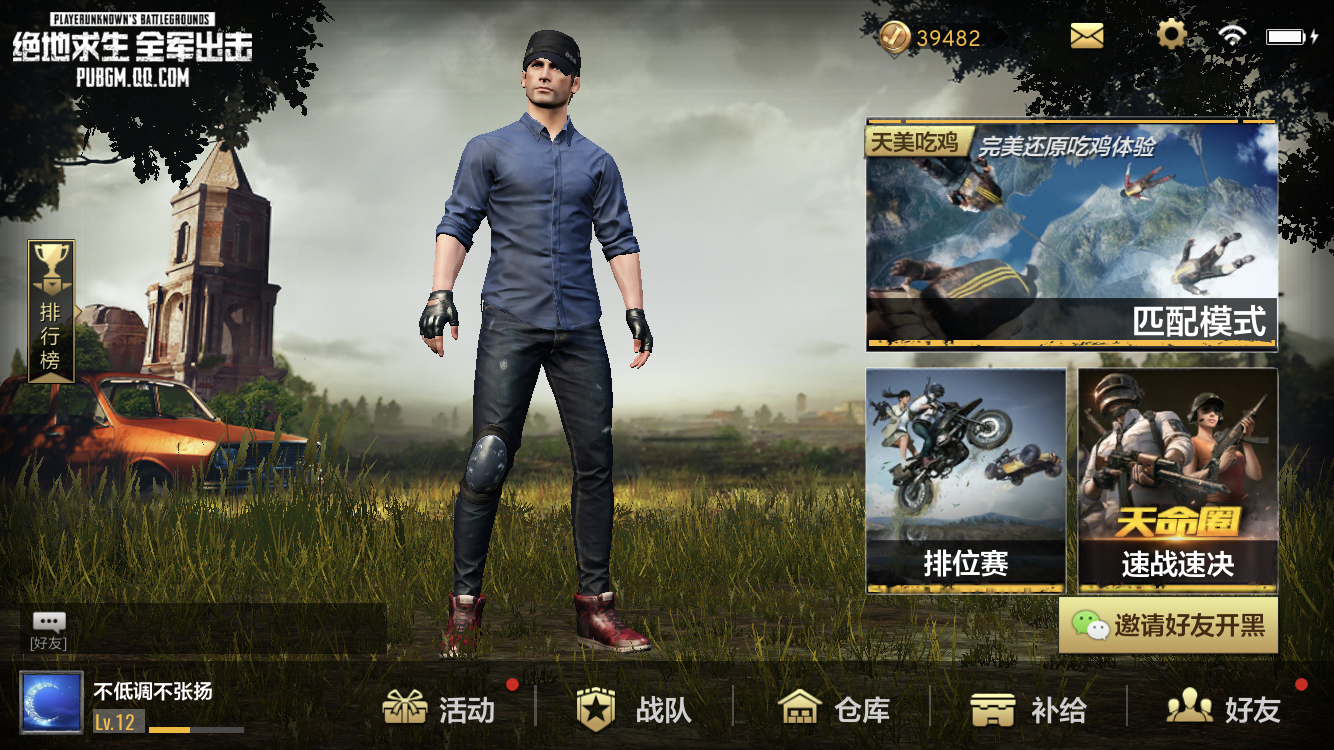Click the gold coin currency icon
1334x750 pixels.
[894, 38]
